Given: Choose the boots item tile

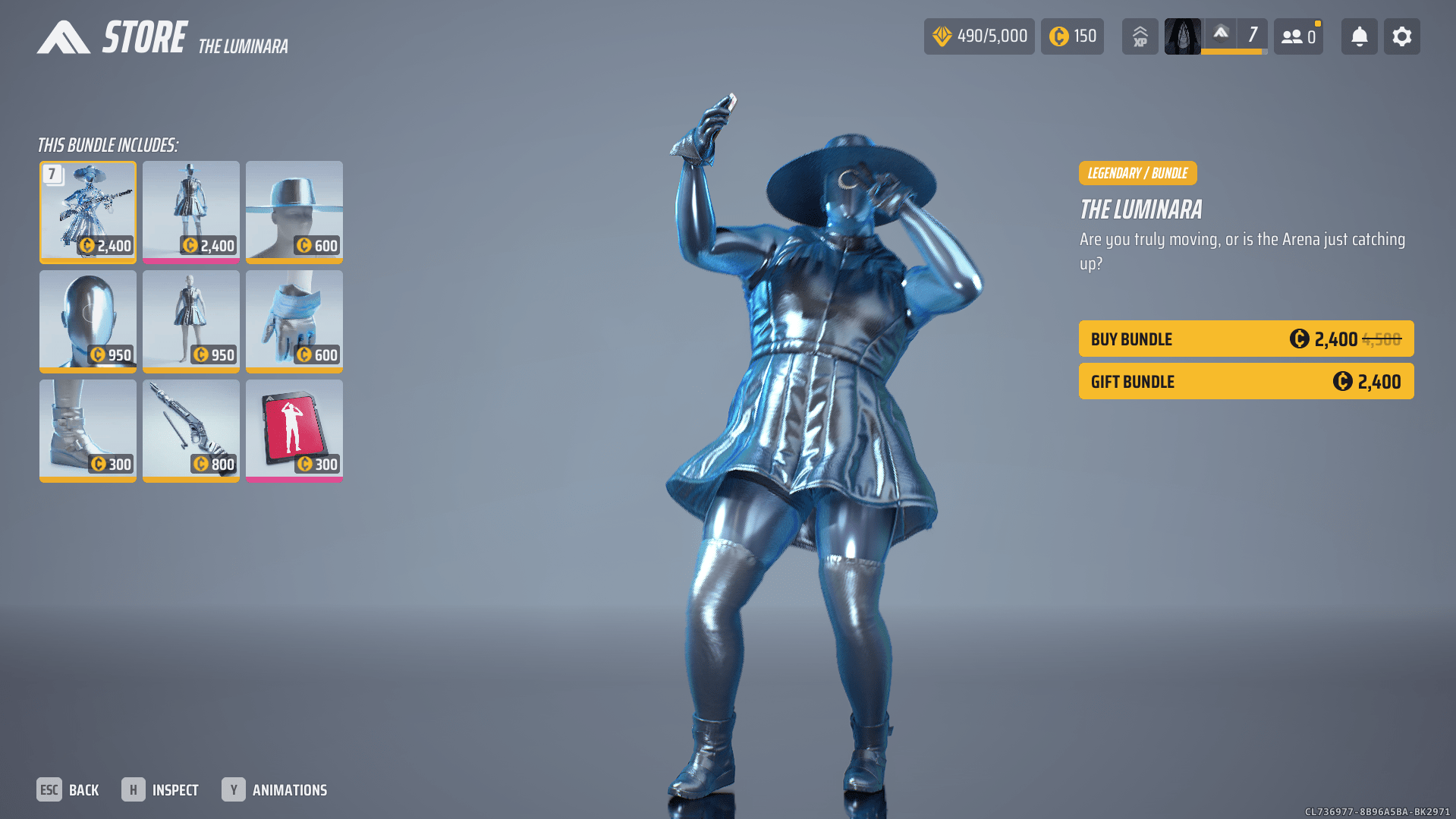Looking at the screenshot, I should tap(88, 430).
